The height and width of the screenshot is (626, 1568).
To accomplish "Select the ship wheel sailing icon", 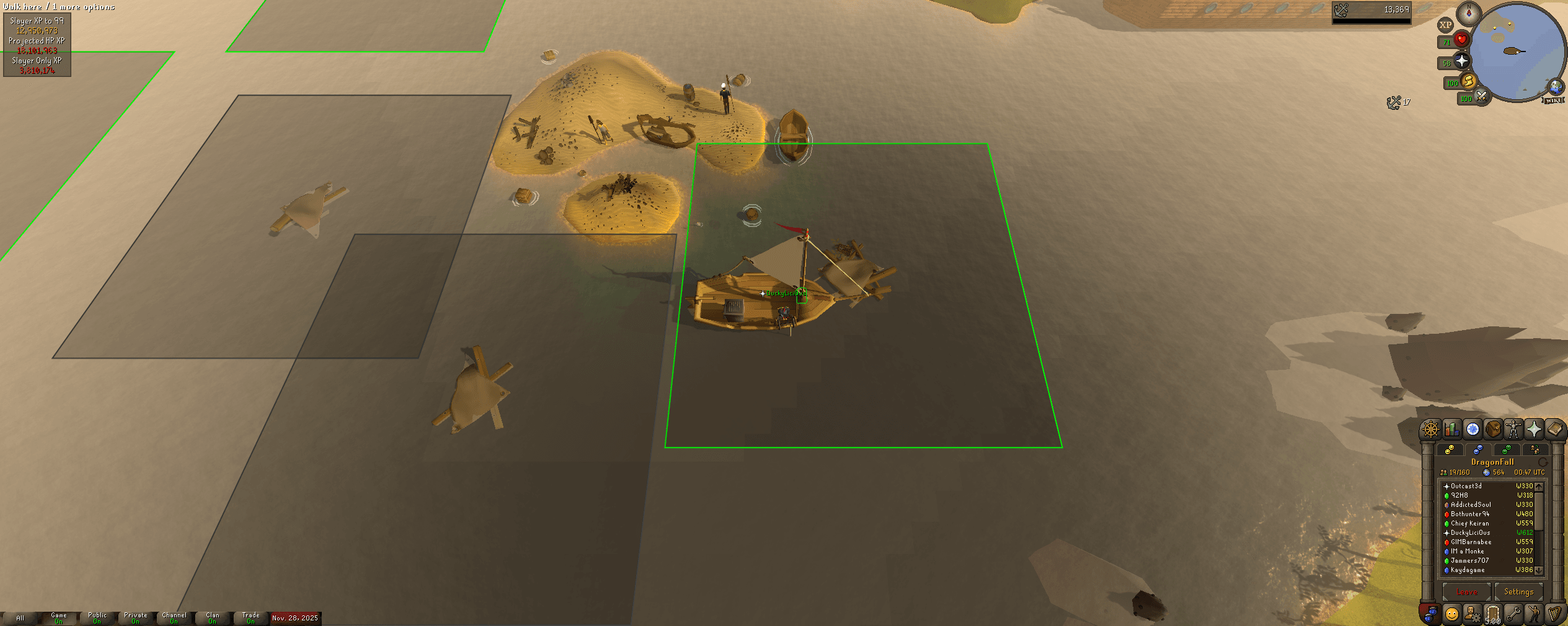I will [1430, 430].
